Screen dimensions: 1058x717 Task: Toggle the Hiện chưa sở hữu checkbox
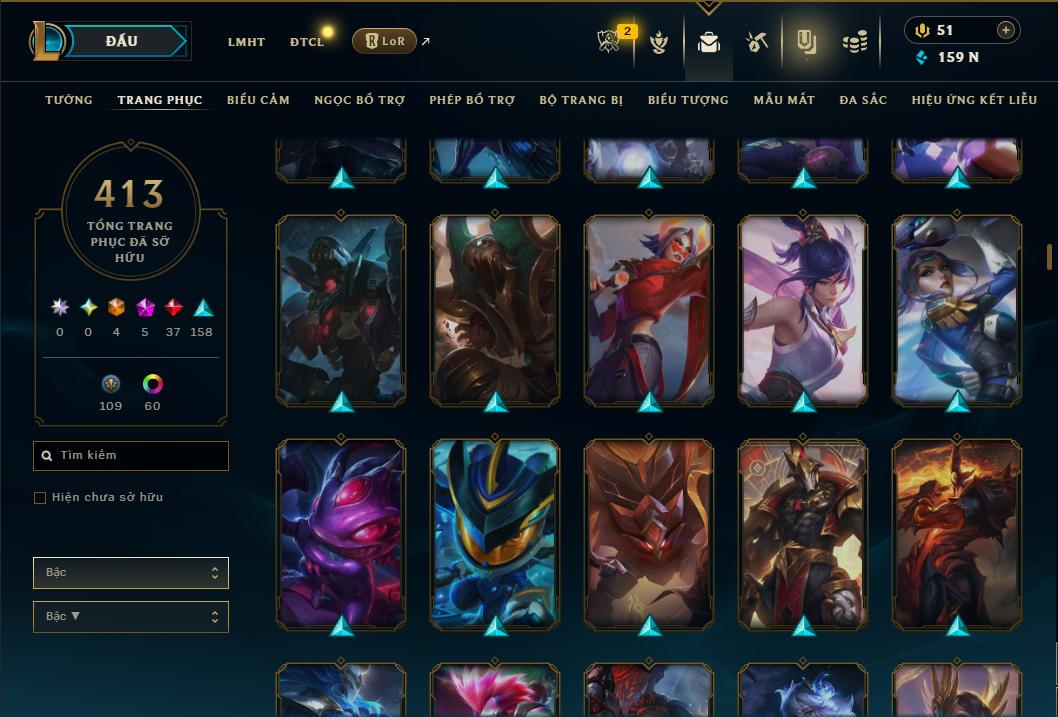pyautogui.click(x=40, y=498)
